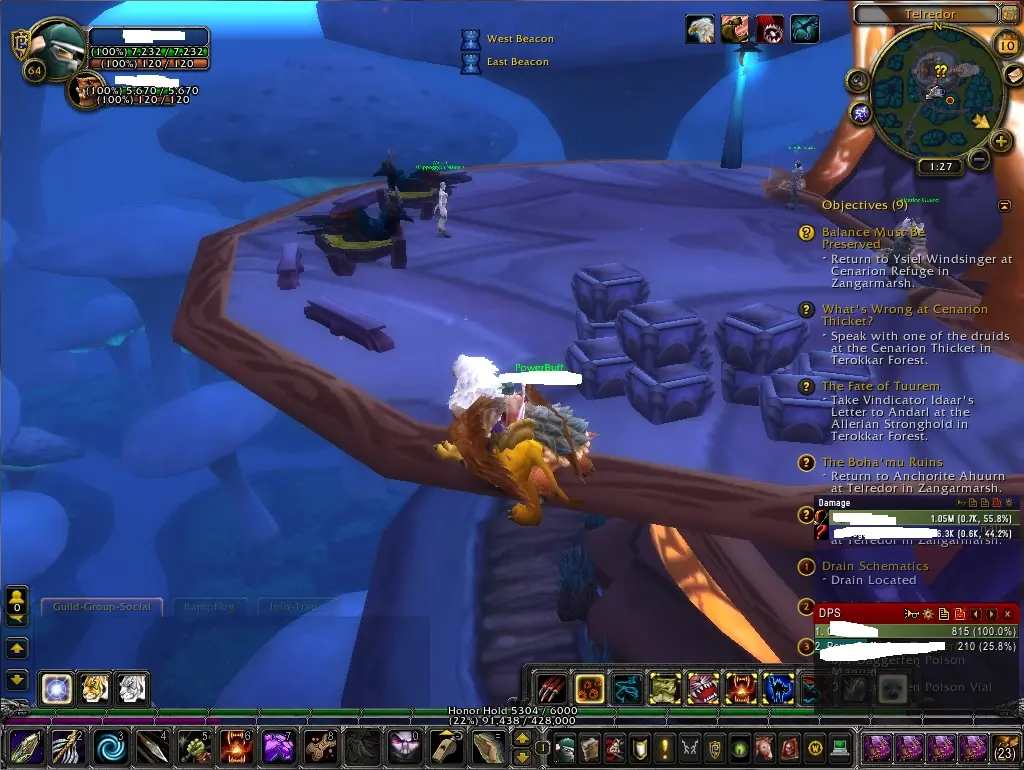Click the eagle buff icon
The image size is (1024, 770).
click(x=700, y=29)
